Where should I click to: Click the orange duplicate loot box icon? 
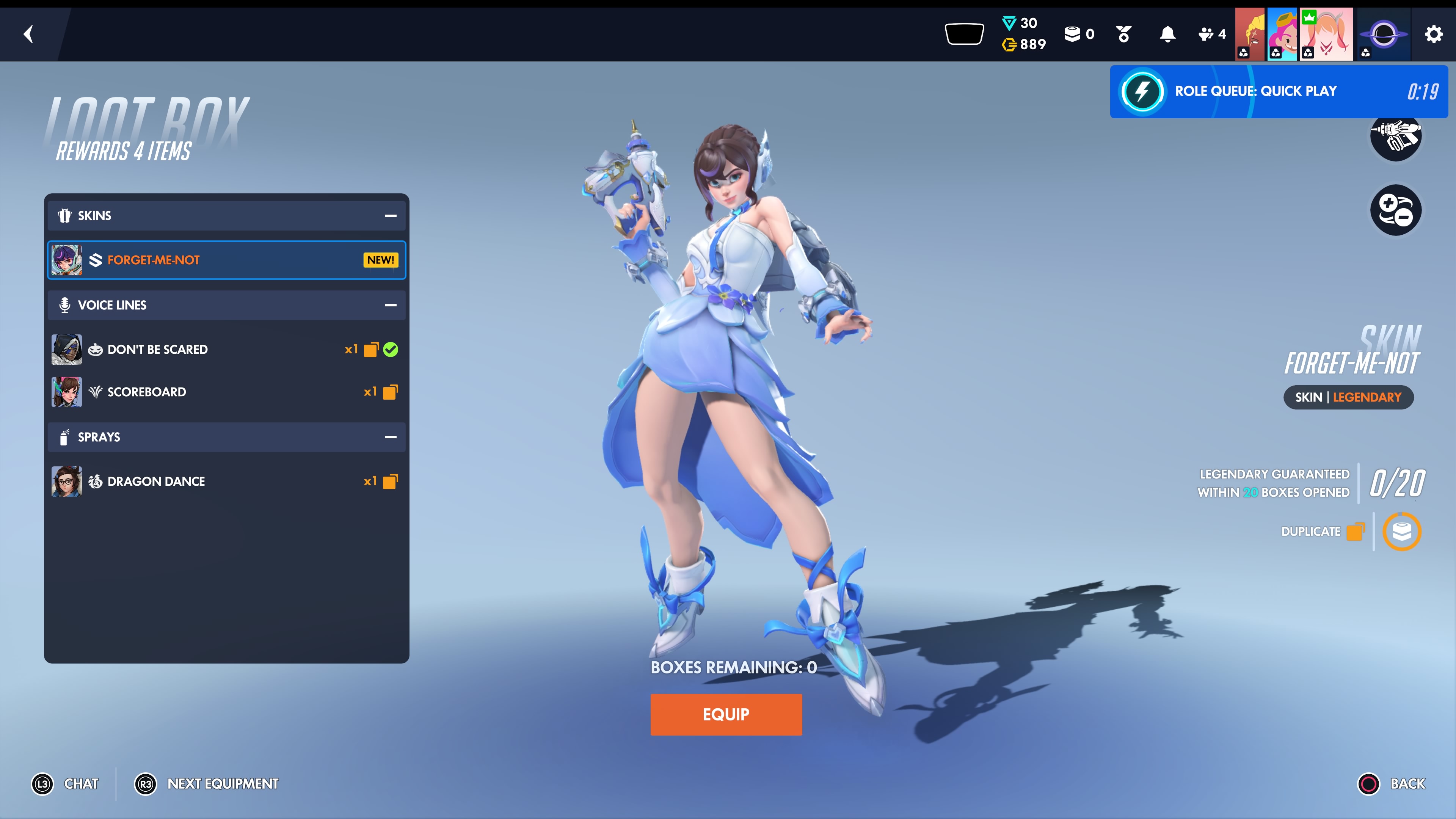pyautogui.click(x=1401, y=531)
